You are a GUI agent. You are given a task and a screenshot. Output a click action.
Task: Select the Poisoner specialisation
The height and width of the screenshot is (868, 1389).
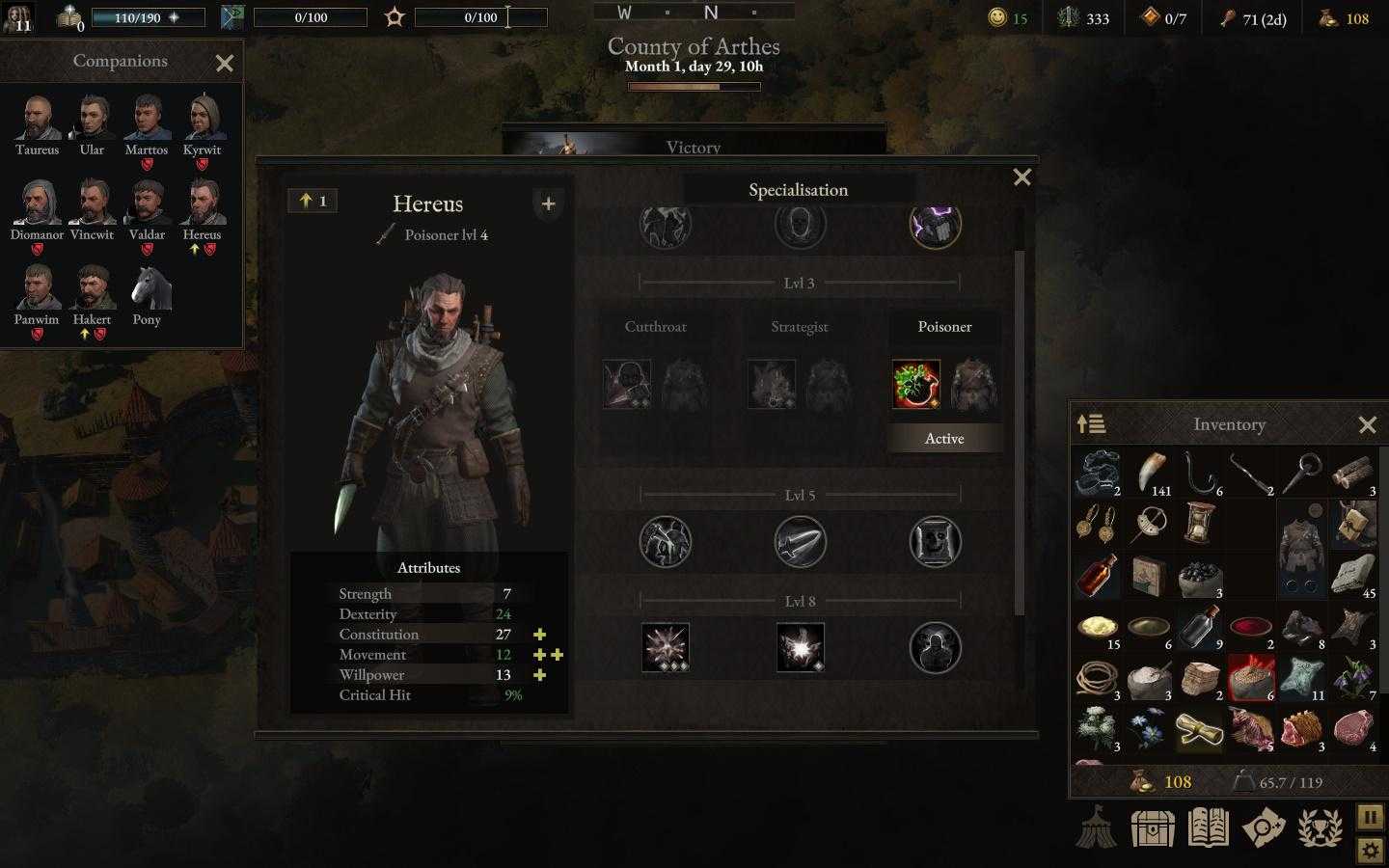tap(944, 327)
